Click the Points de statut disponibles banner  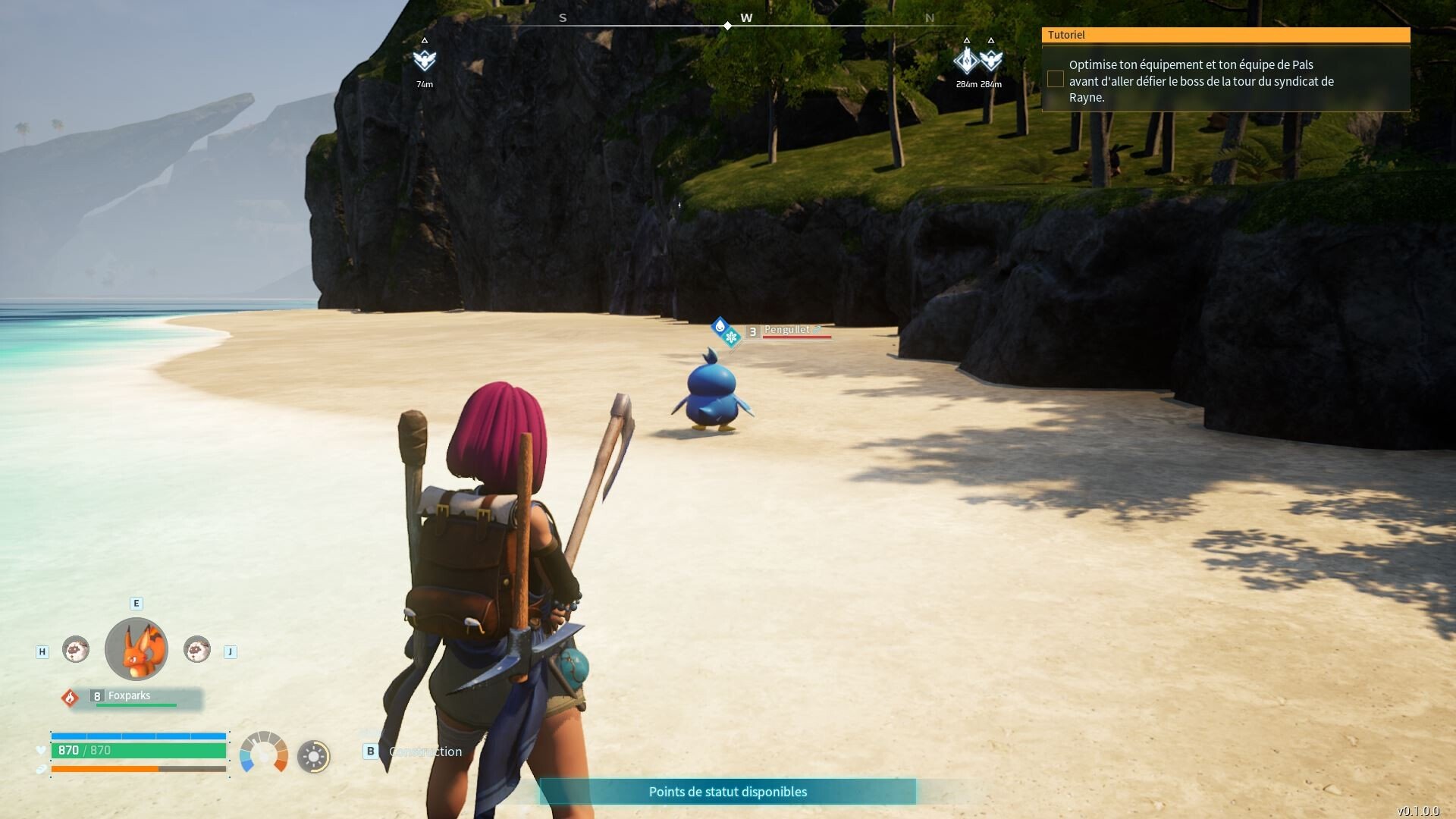[x=727, y=792]
